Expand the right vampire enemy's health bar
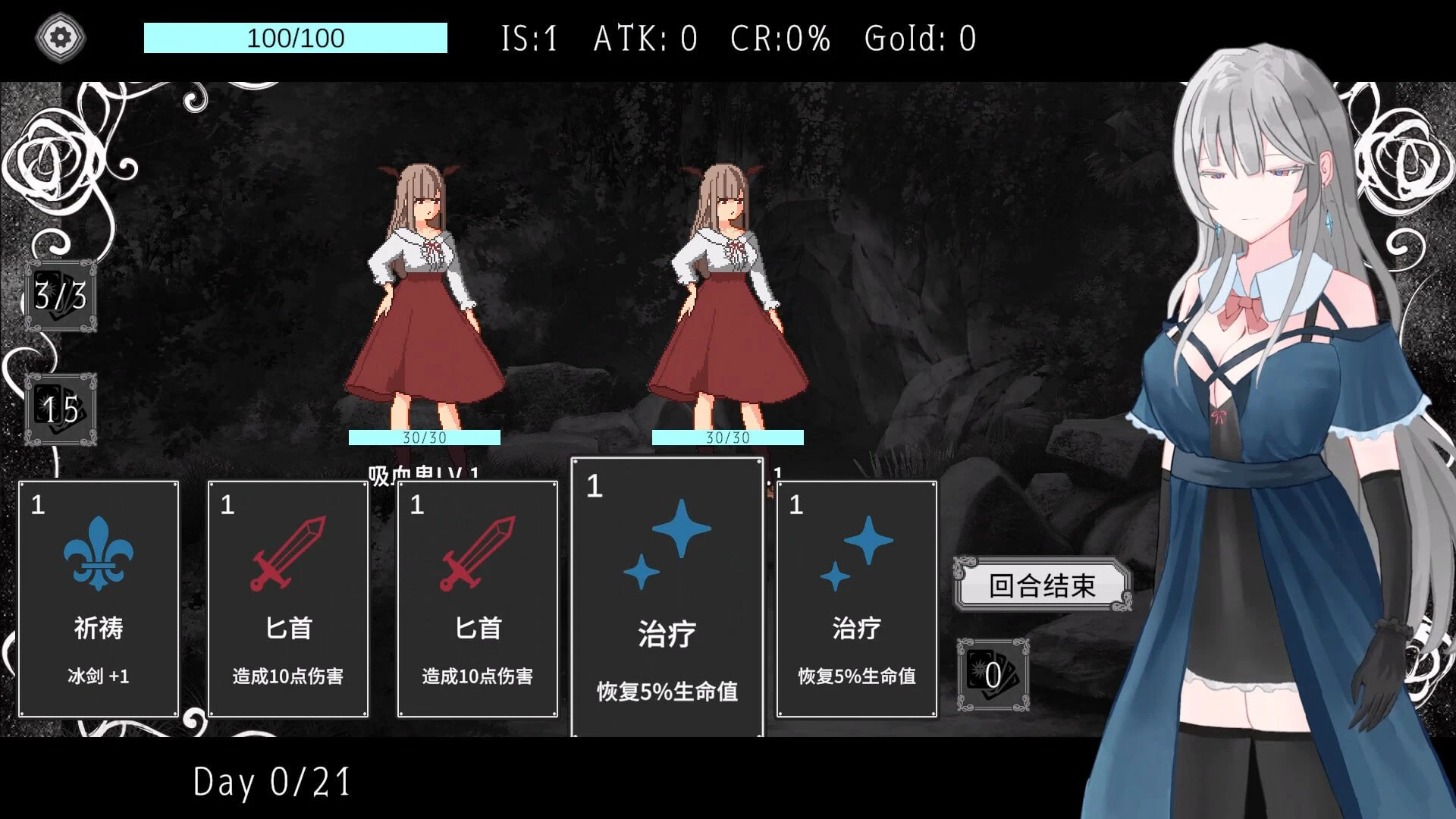Image resolution: width=1456 pixels, height=819 pixels. coord(728,438)
